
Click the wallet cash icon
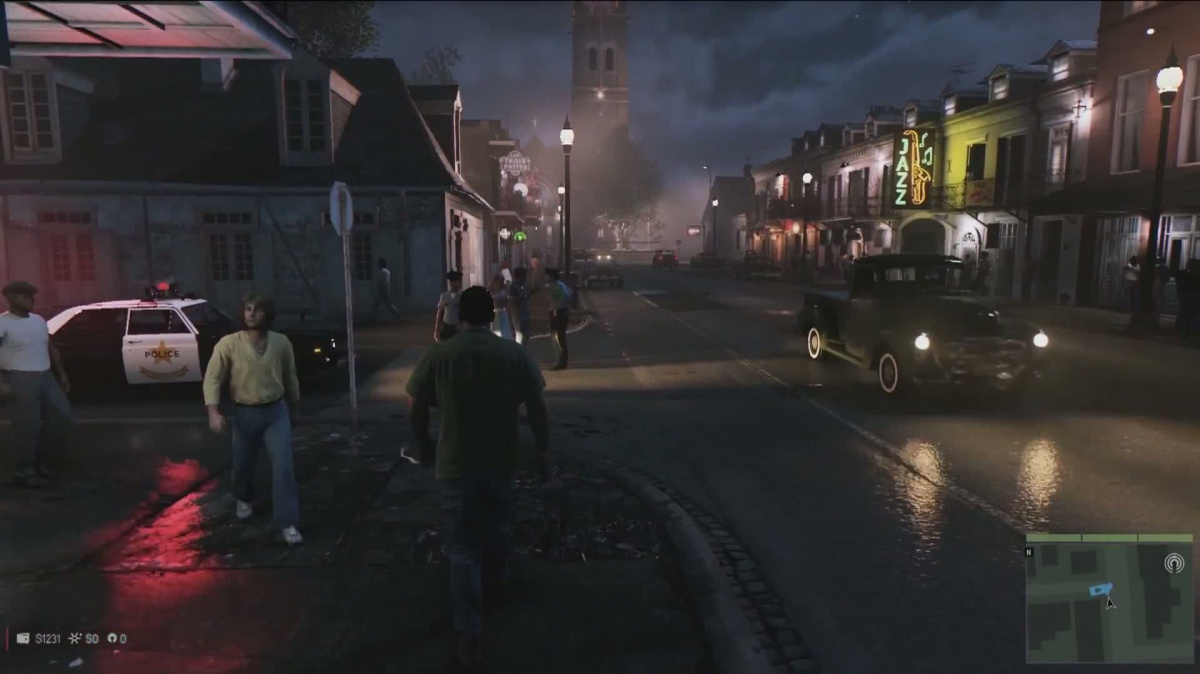click(x=24, y=638)
